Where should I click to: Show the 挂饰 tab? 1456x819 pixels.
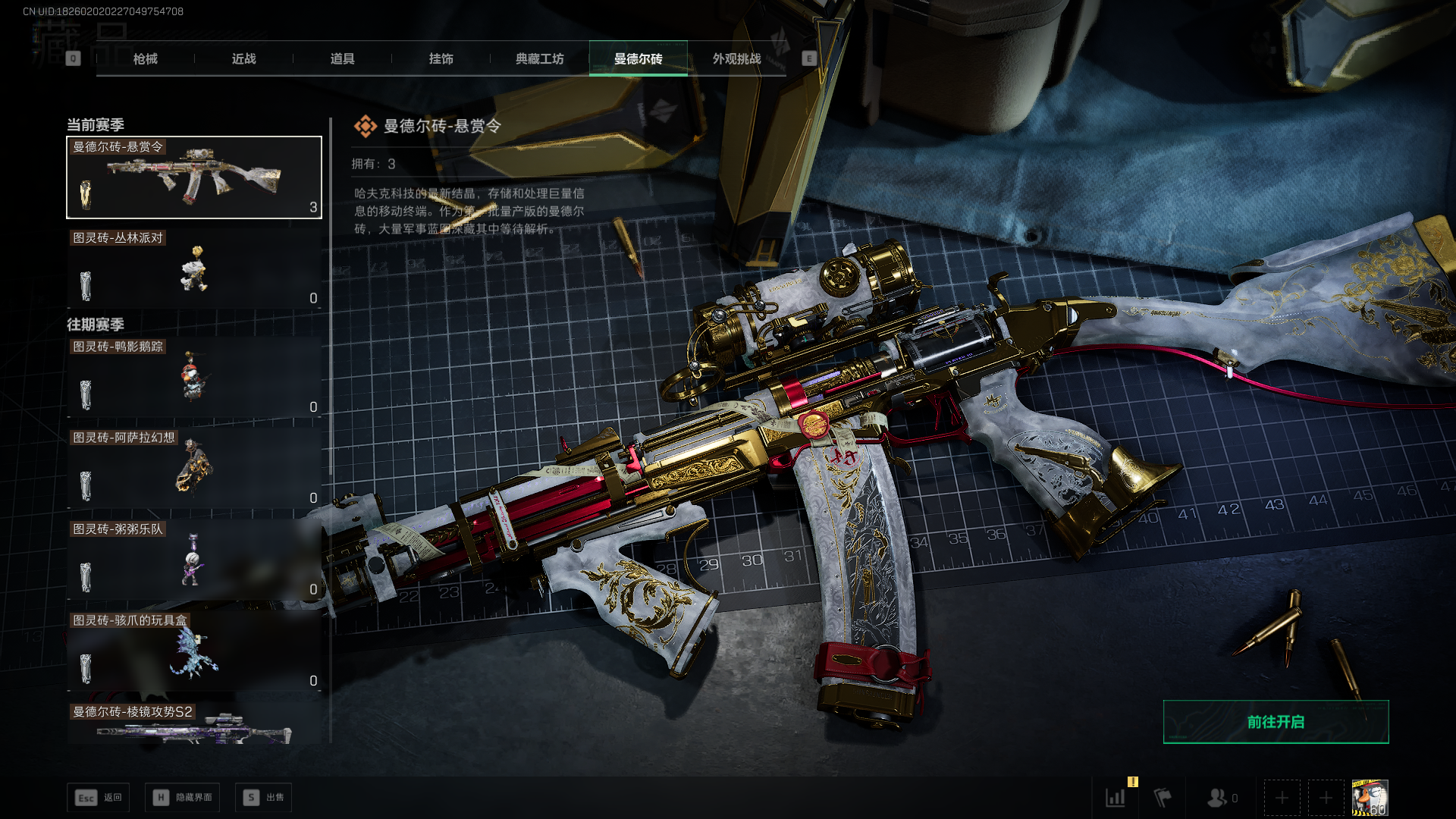click(x=441, y=58)
